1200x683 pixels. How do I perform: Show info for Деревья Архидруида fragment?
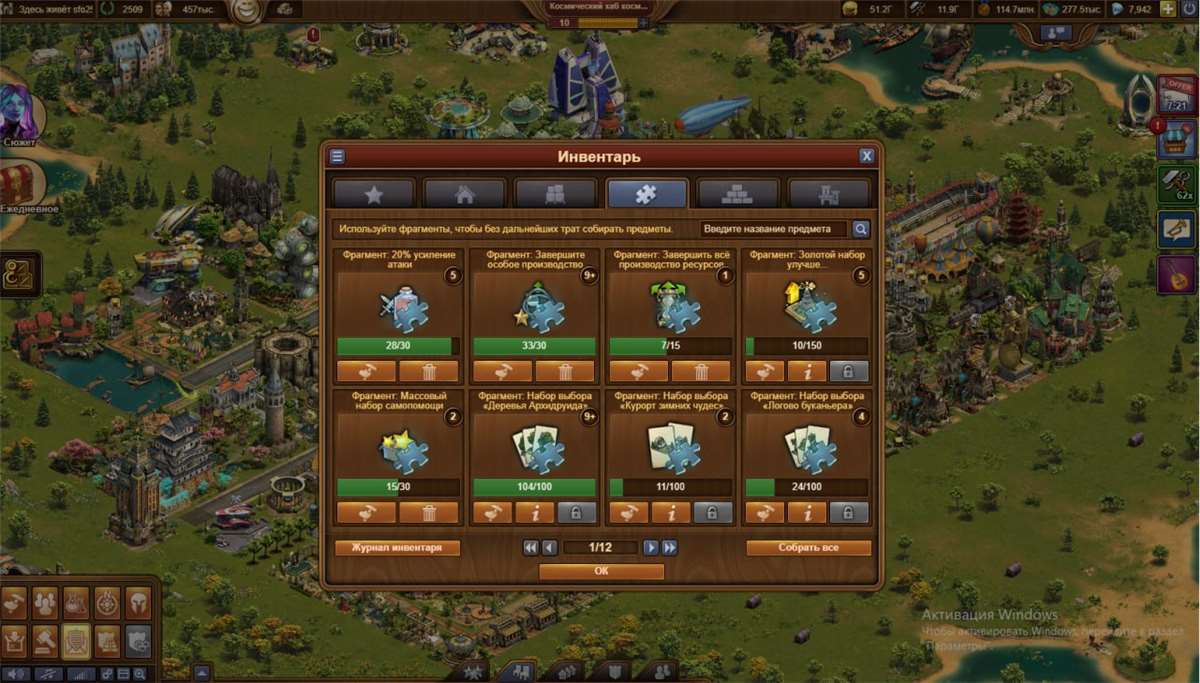(534, 513)
